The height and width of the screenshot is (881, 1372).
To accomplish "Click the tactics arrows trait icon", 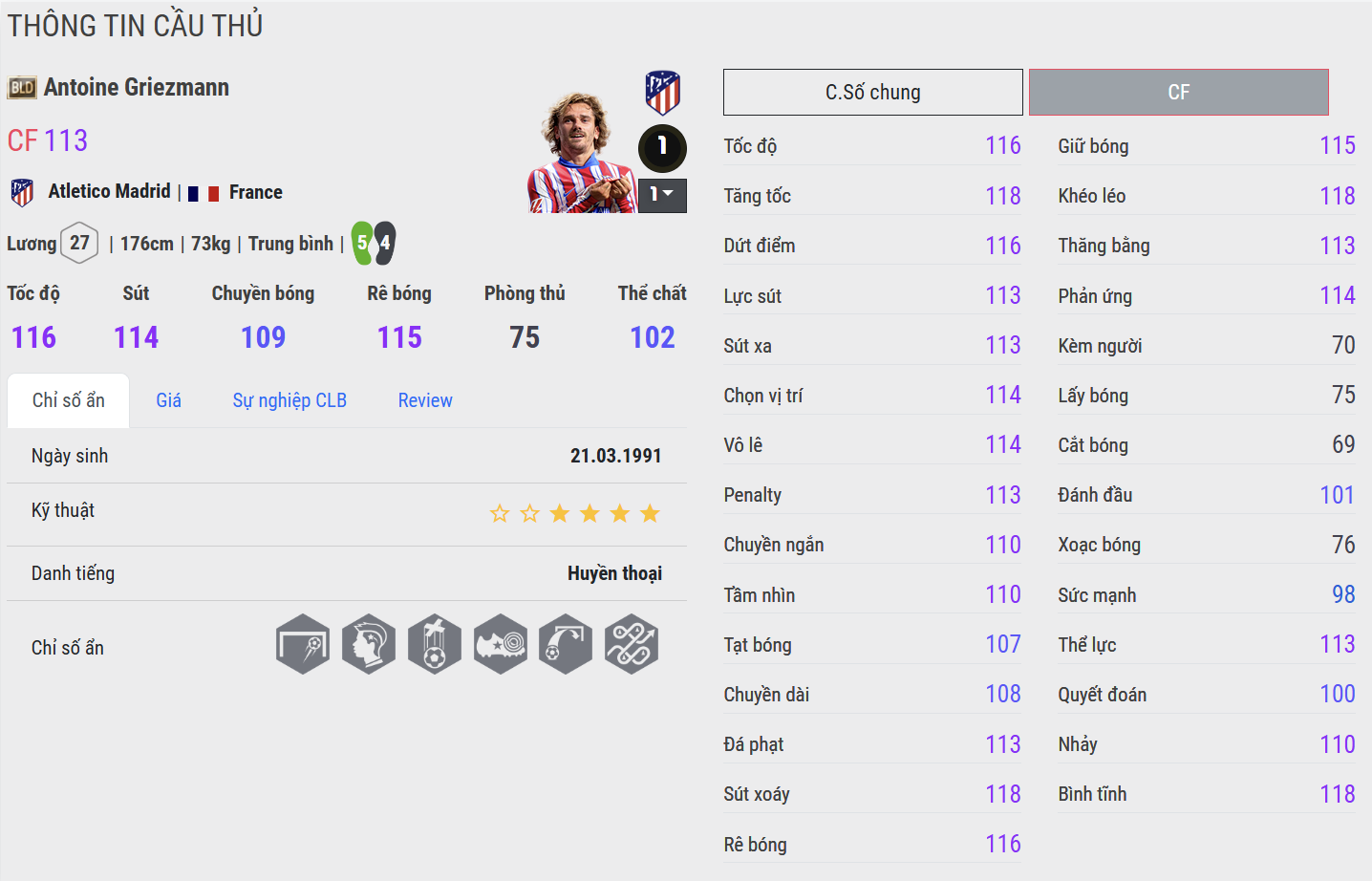I will click(632, 644).
